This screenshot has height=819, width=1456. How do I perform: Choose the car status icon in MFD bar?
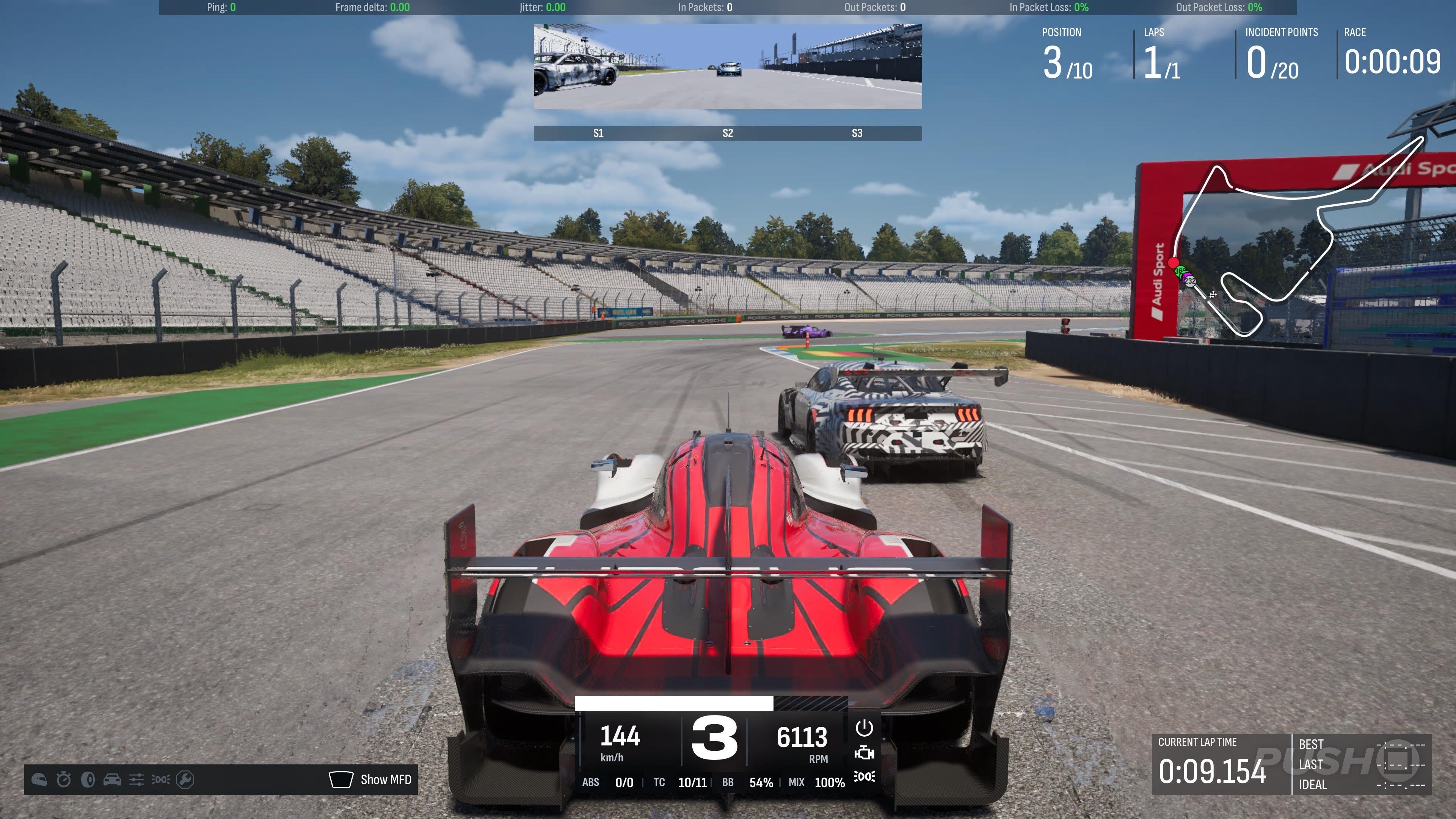[112, 780]
